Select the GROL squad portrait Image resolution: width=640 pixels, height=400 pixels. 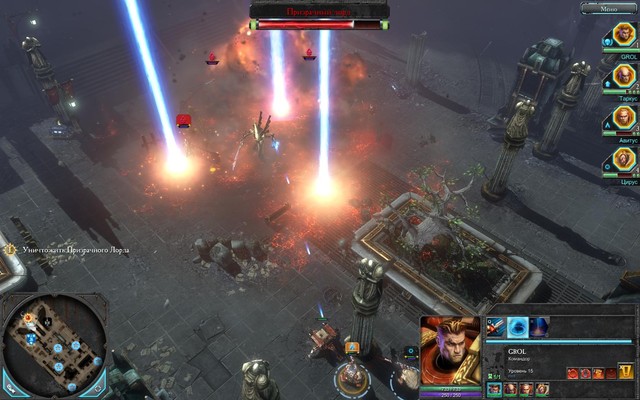(x=621, y=37)
